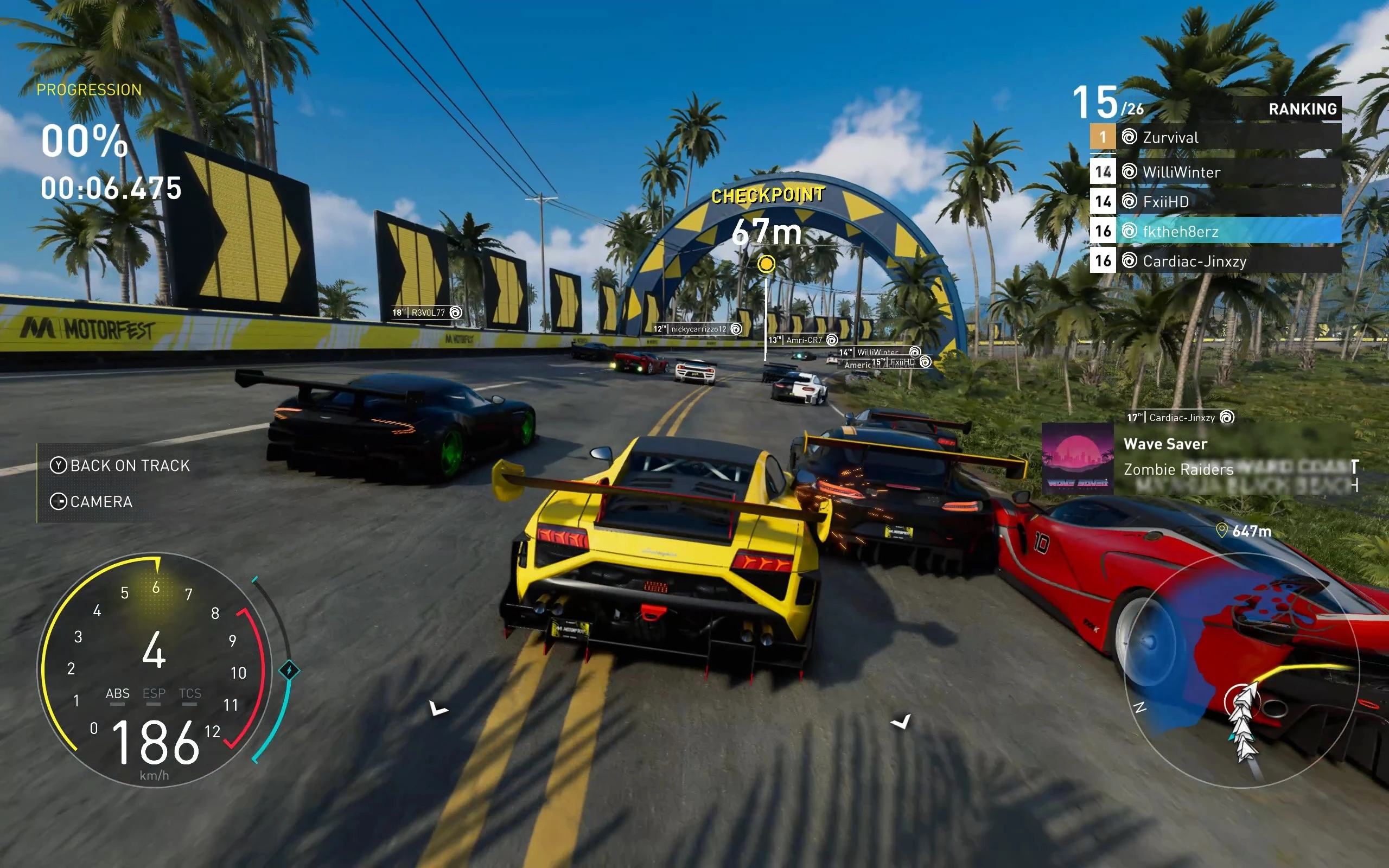
Task: Click the 647m waypoint pin icon
Action: pyautogui.click(x=1222, y=531)
